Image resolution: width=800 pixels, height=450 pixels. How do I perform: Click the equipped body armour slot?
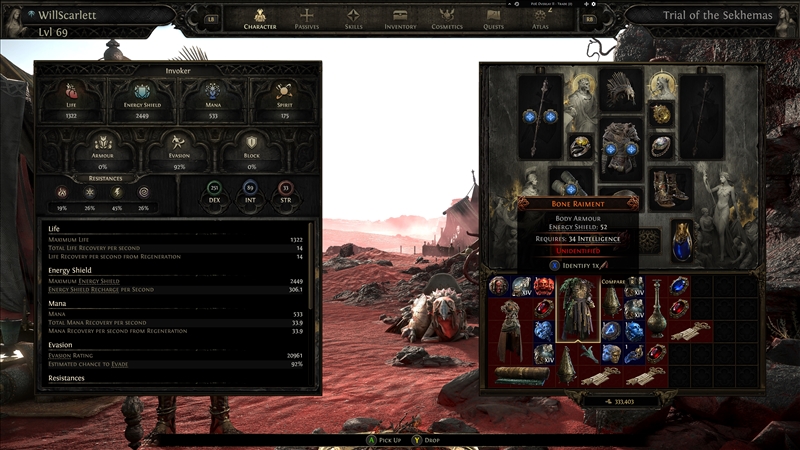click(621, 147)
